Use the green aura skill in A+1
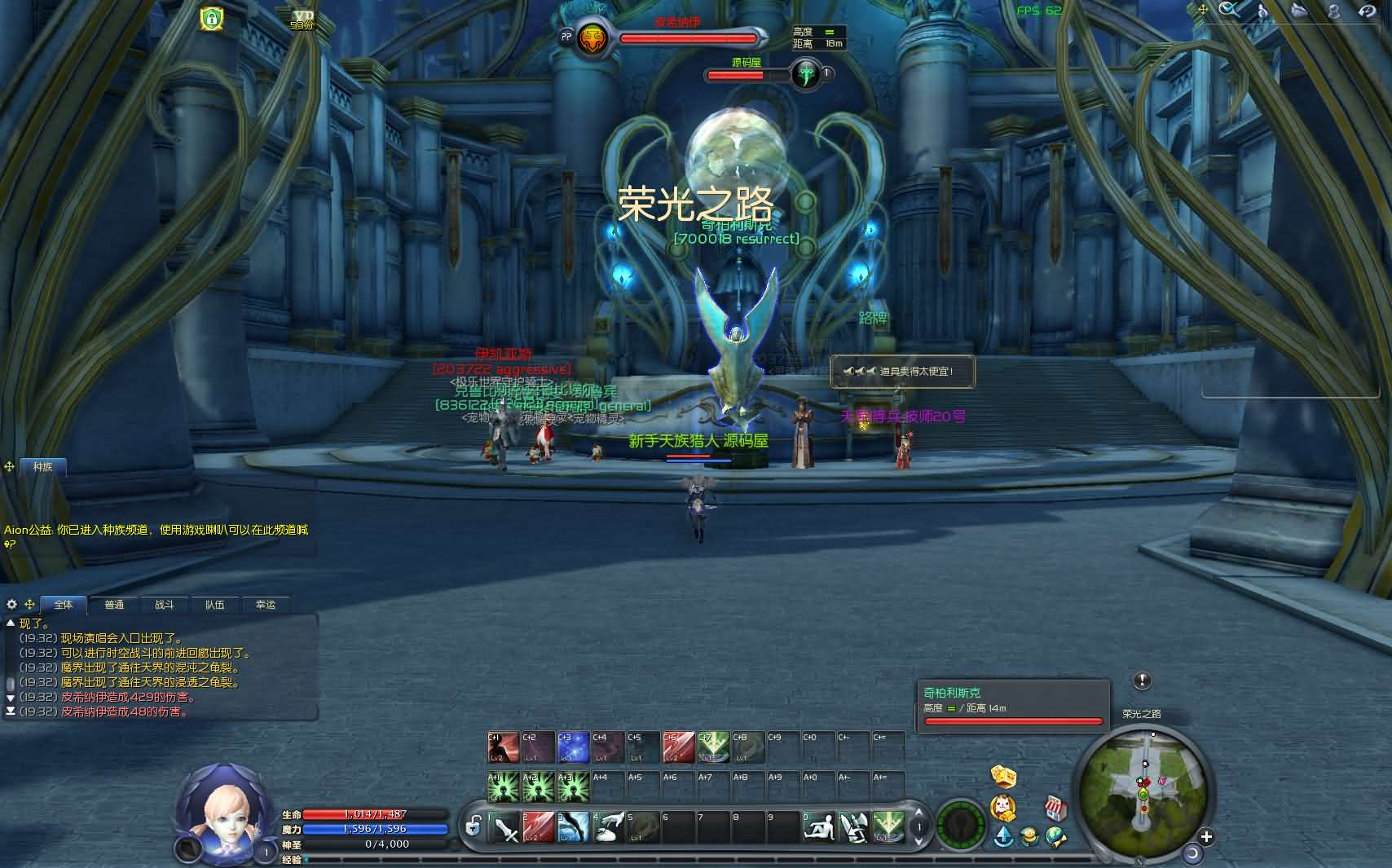The height and width of the screenshot is (868, 1392). 504,787
